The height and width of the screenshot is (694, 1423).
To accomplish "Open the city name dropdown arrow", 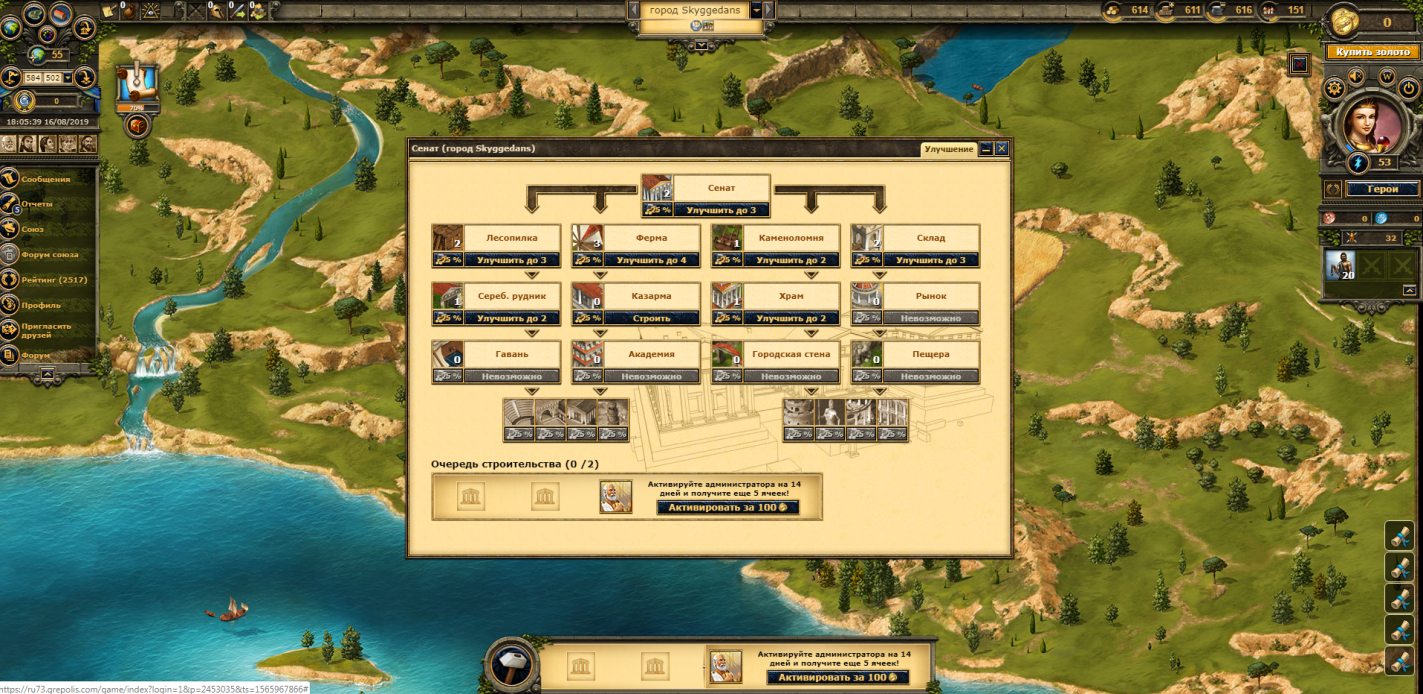I will tap(757, 9).
